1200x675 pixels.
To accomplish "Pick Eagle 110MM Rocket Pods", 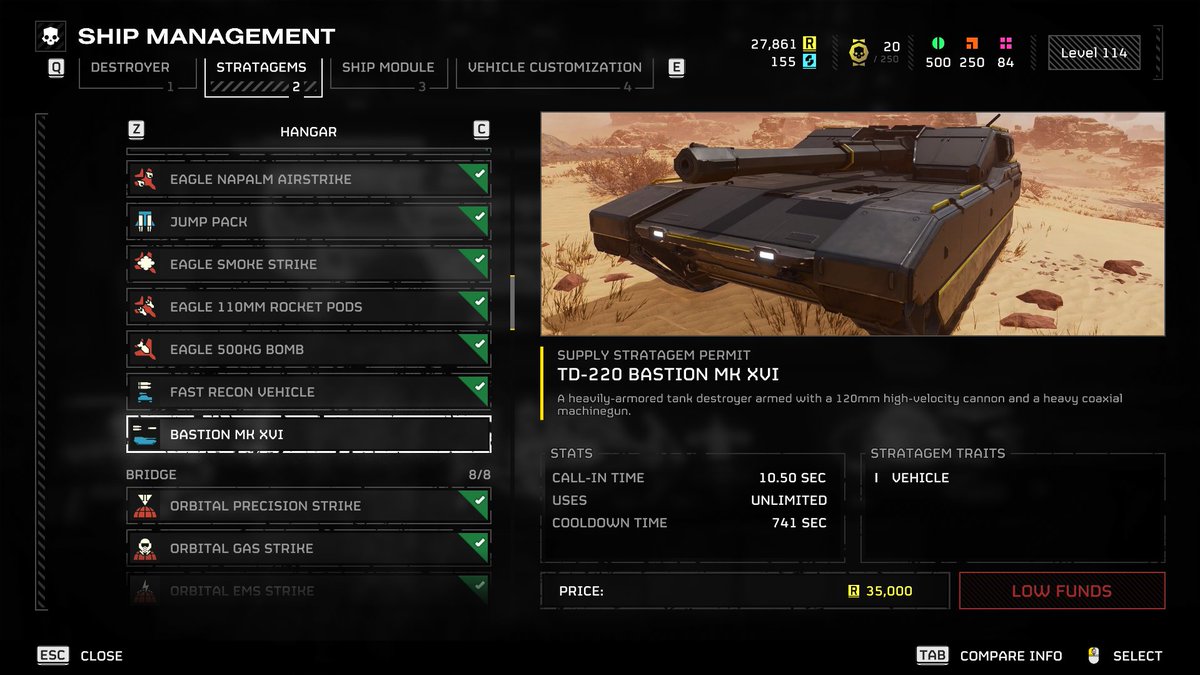I will point(308,307).
